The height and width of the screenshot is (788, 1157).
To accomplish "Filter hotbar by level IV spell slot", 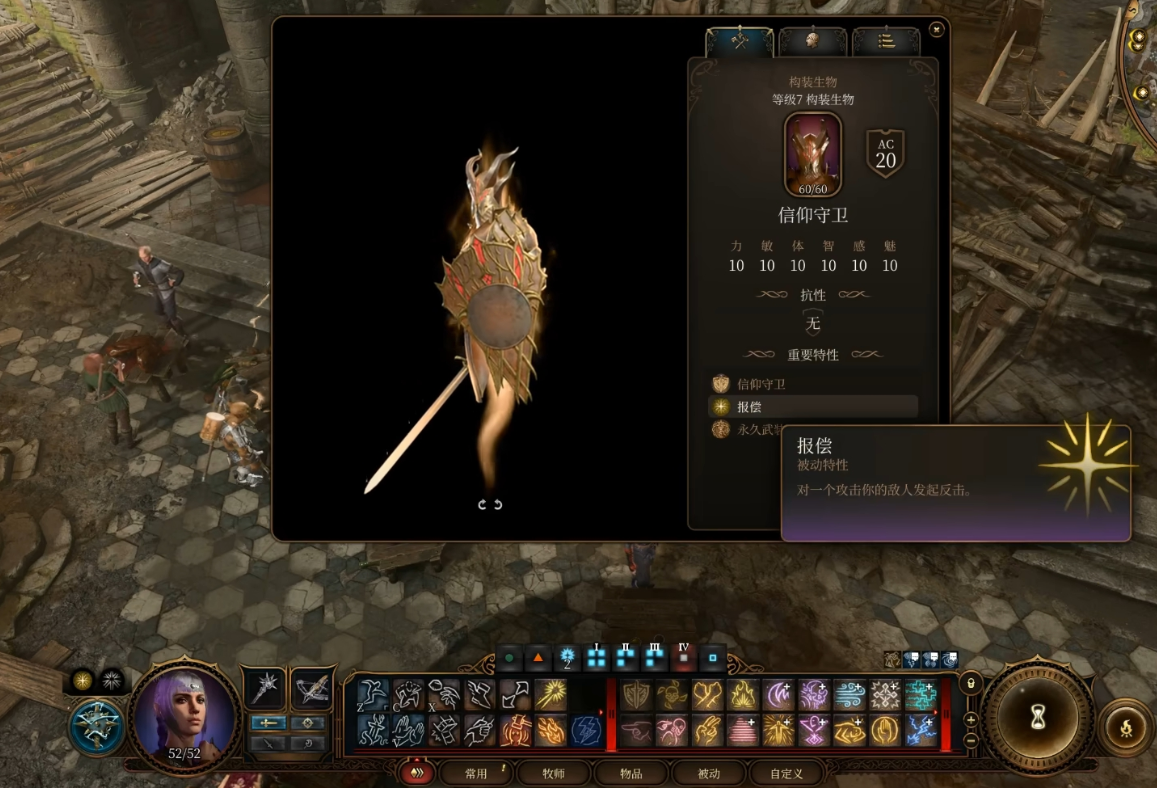I will [x=684, y=658].
